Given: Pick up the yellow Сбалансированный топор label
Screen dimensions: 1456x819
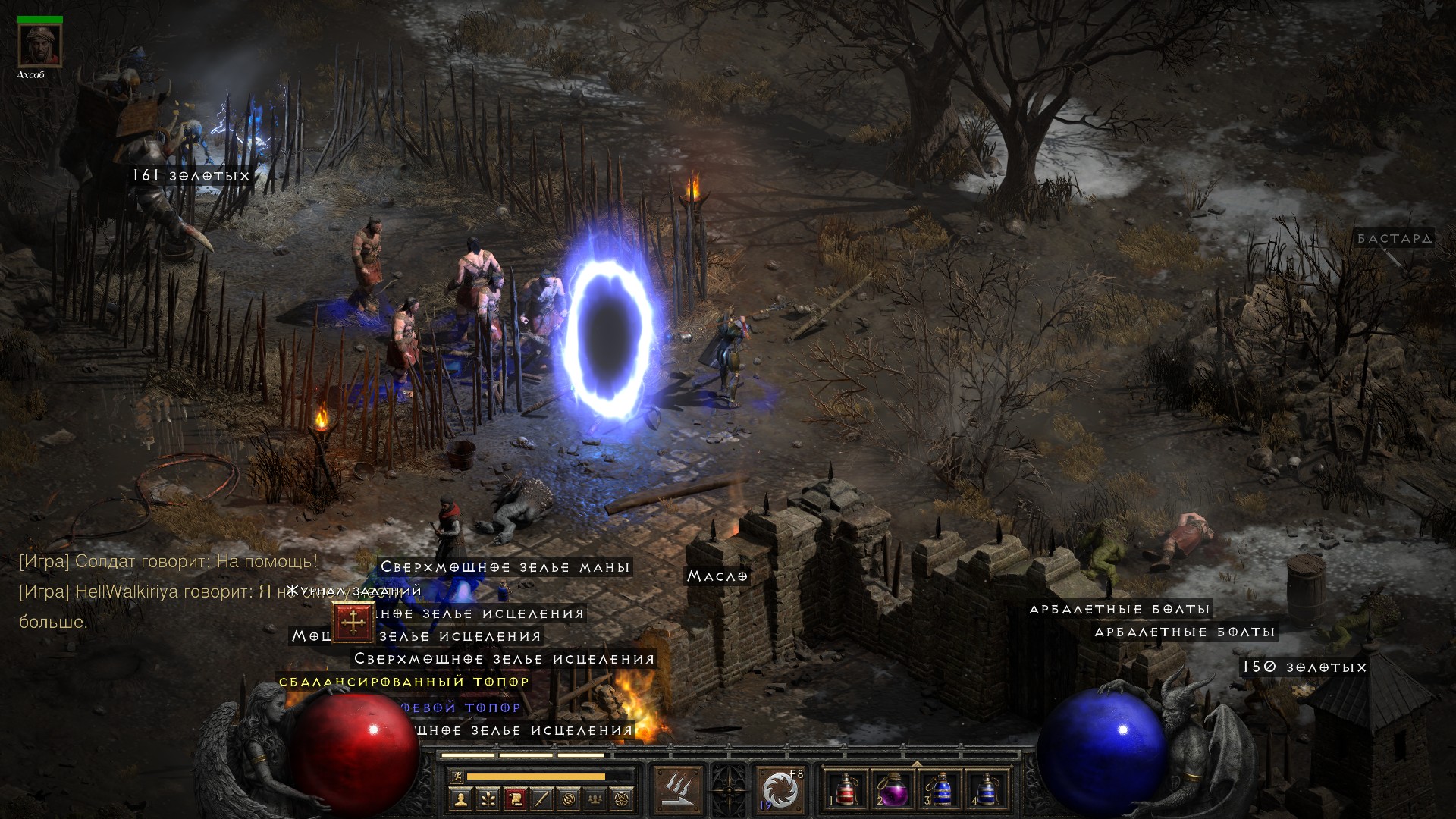Looking at the screenshot, I should click(404, 682).
